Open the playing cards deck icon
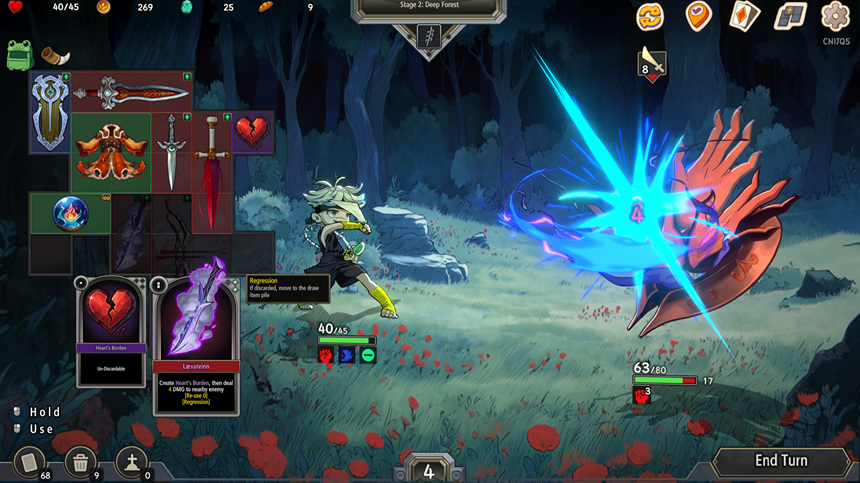The width and height of the screenshot is (860, 483). pos(743,15)
